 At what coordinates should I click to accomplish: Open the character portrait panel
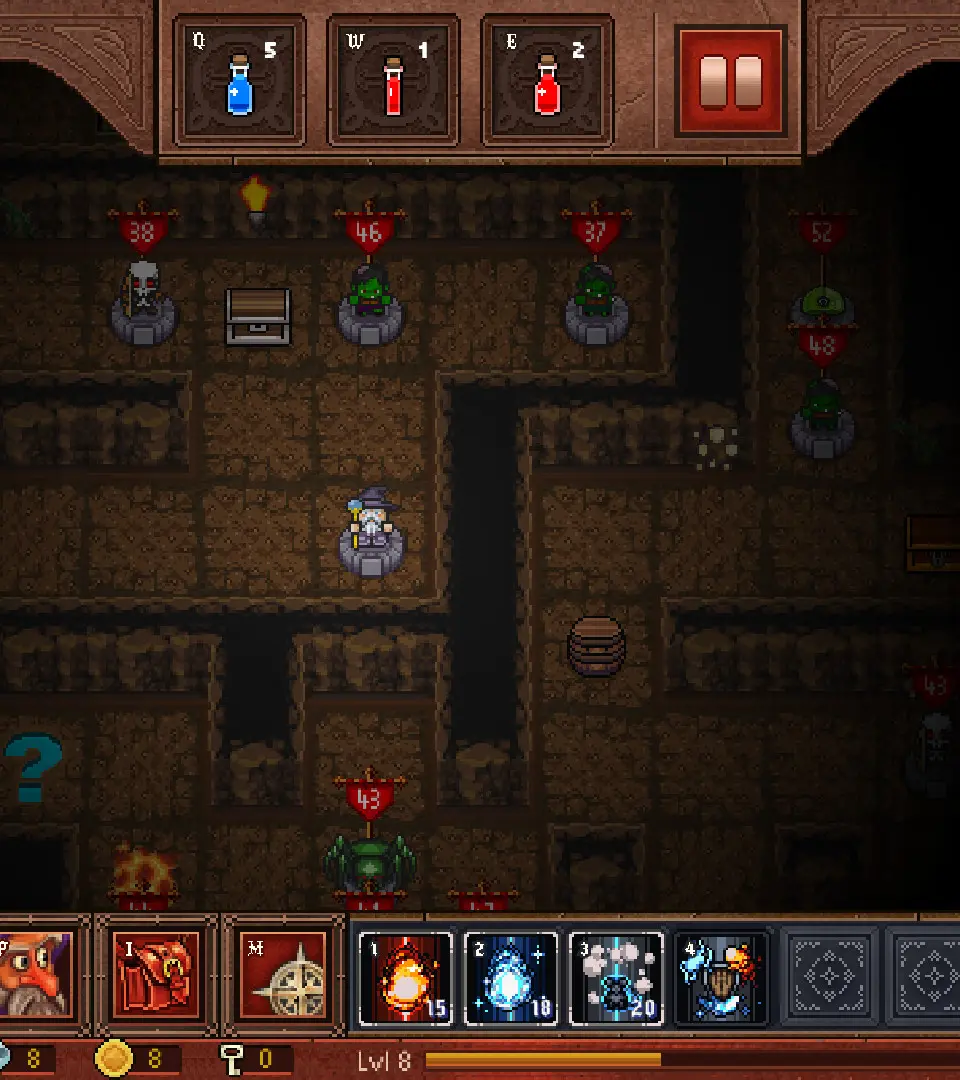(x=36, y=974)
